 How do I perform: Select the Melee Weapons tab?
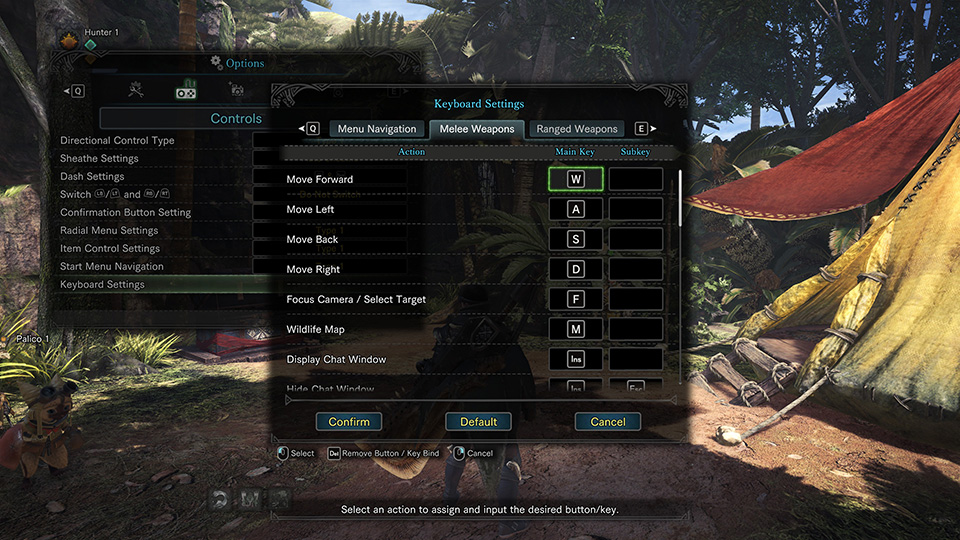[x=477, y=129]
